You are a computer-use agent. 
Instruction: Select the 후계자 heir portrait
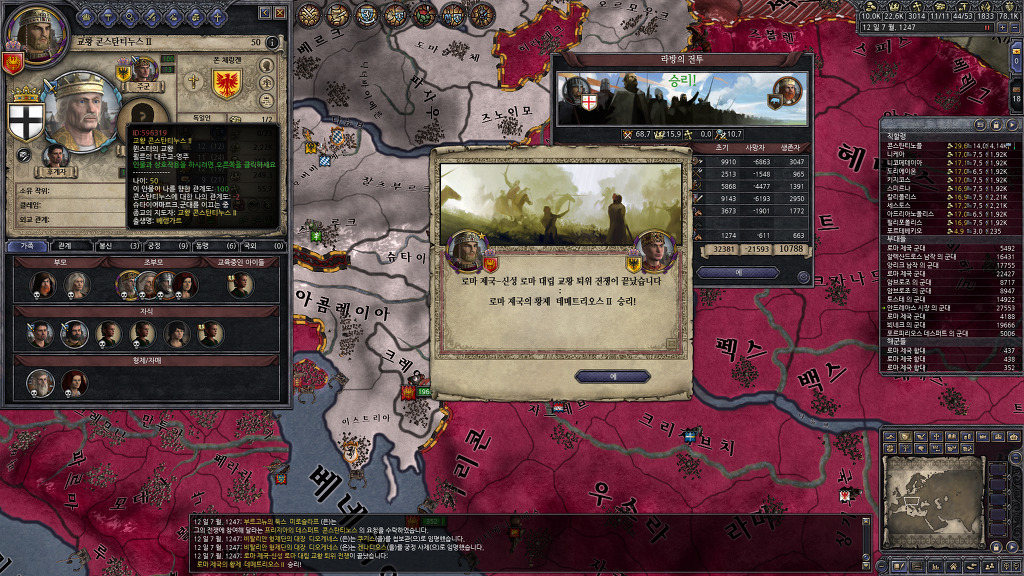57,157
